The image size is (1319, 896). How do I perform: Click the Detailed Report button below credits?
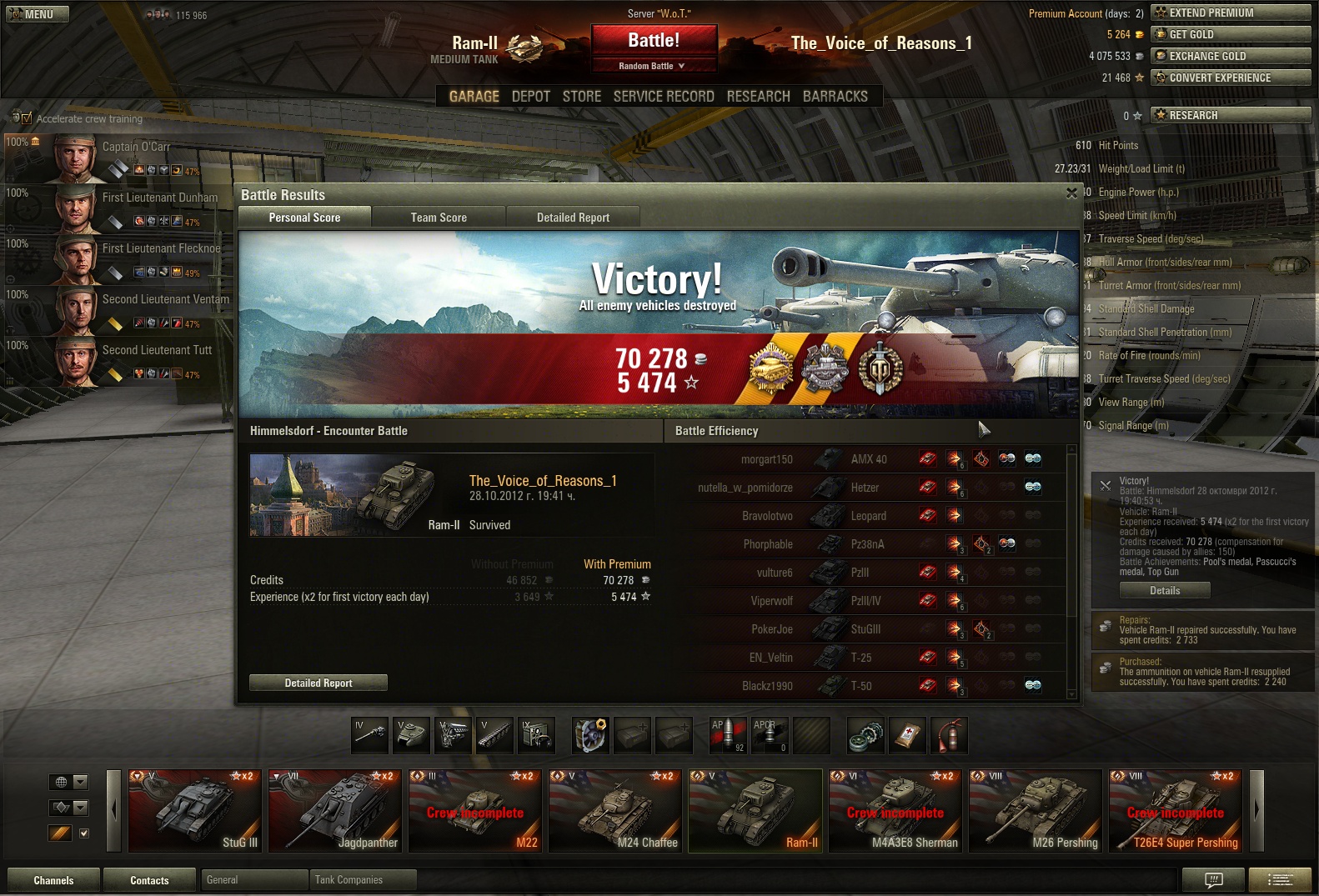point(318,683)
